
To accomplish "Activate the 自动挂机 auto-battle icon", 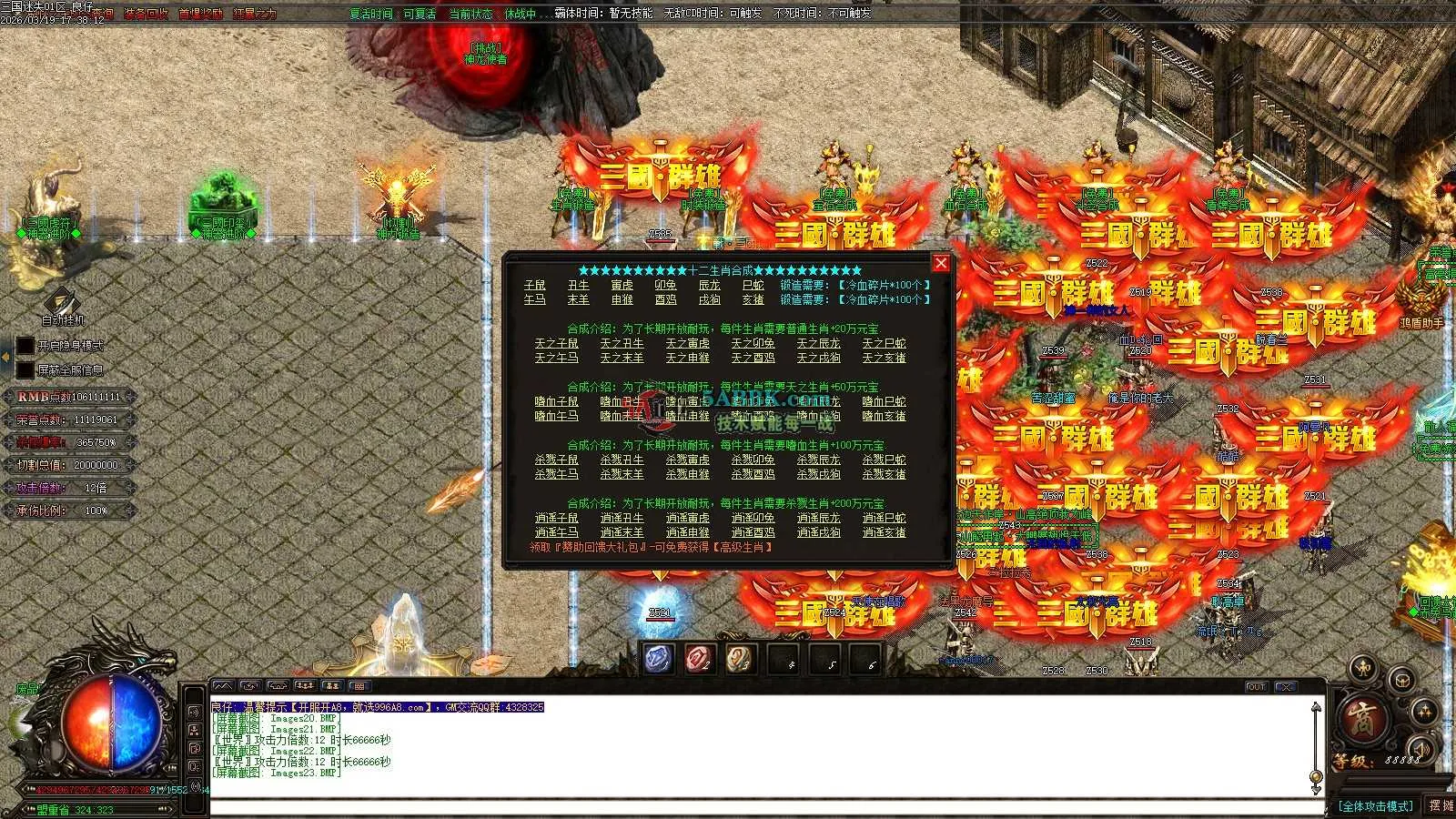I will tap(63, 301).
